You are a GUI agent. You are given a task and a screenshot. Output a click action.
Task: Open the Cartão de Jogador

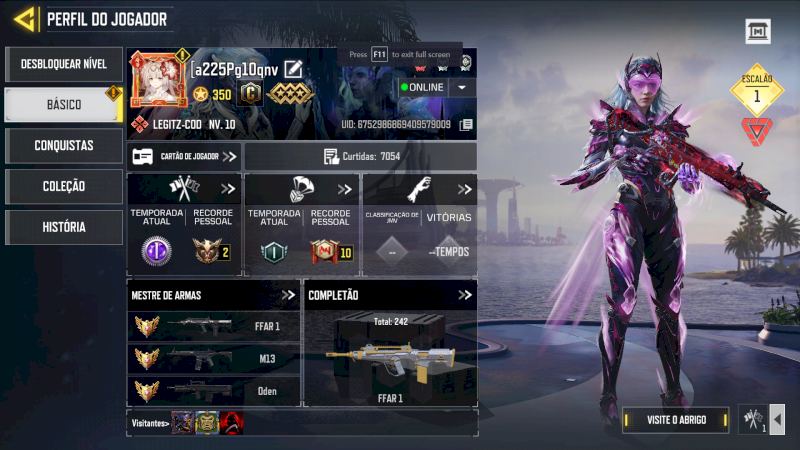click(185, 156)
